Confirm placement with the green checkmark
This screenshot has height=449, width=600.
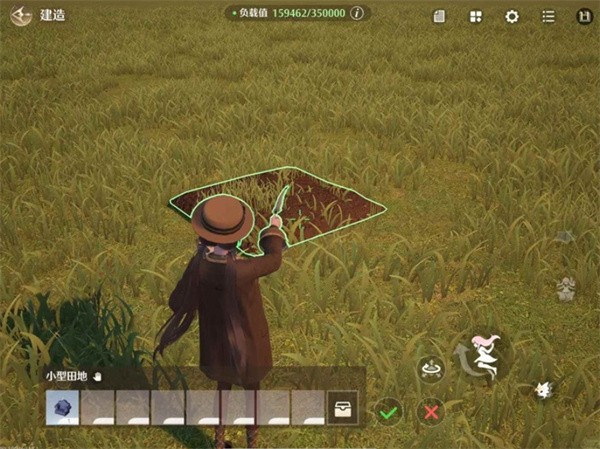pos(389,410)
